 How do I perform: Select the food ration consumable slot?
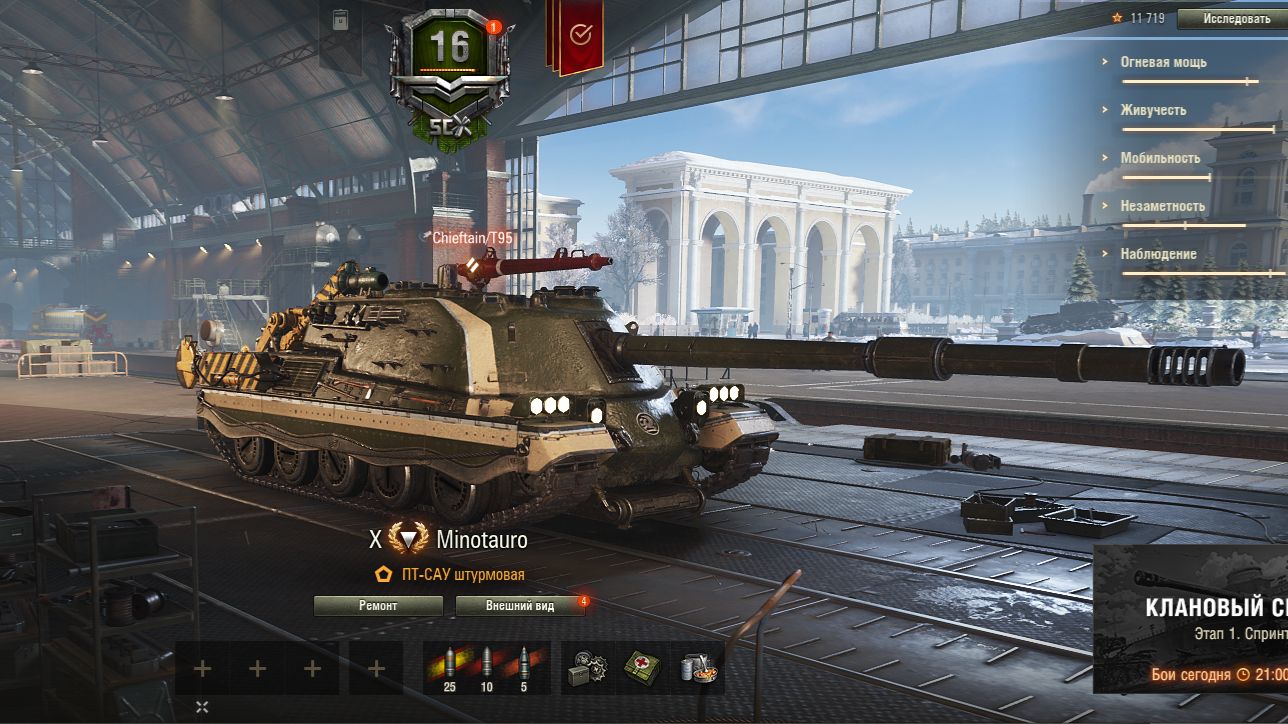click(x=697, y=668)
